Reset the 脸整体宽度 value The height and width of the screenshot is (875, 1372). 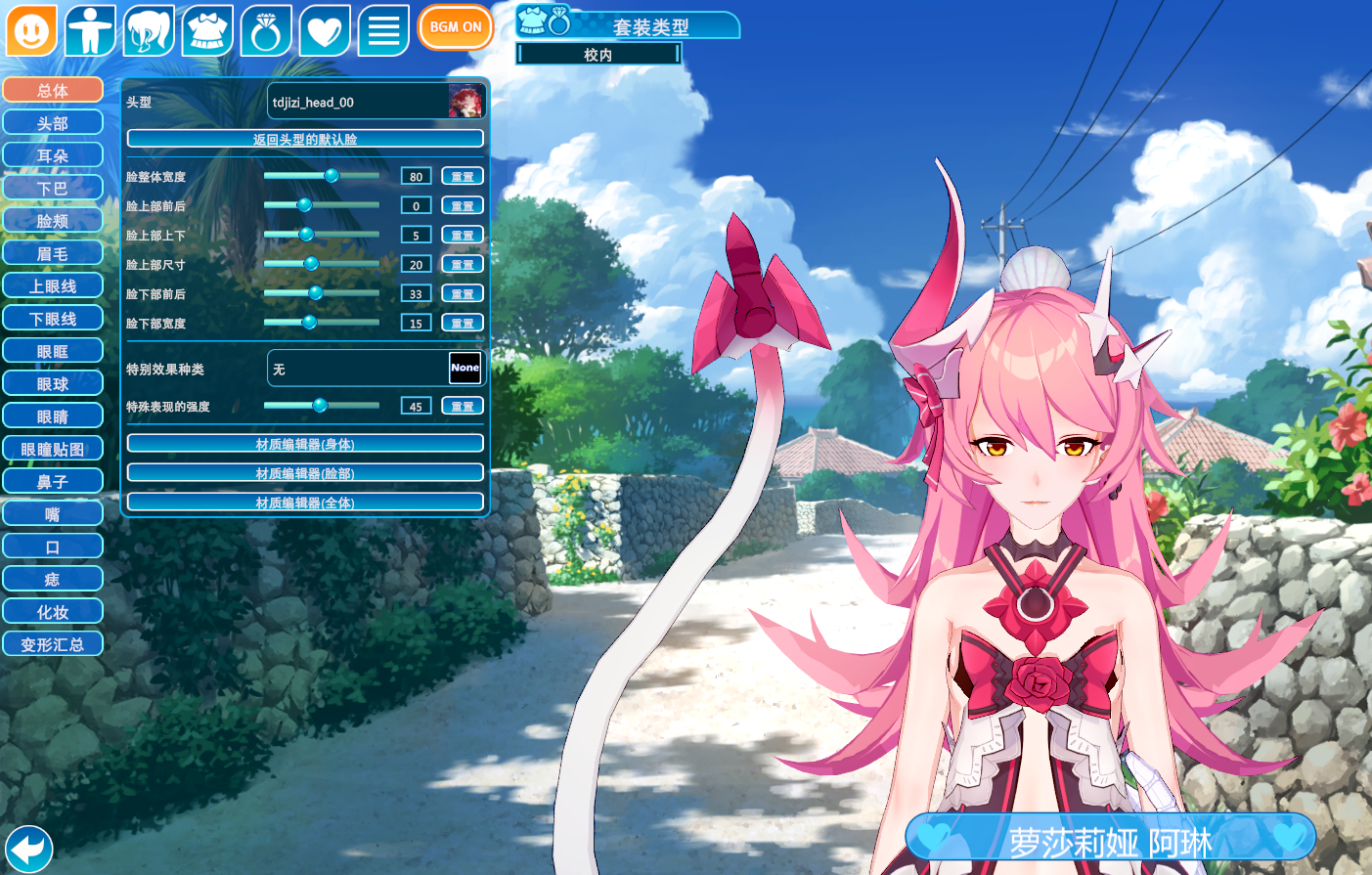click(463, 176)
